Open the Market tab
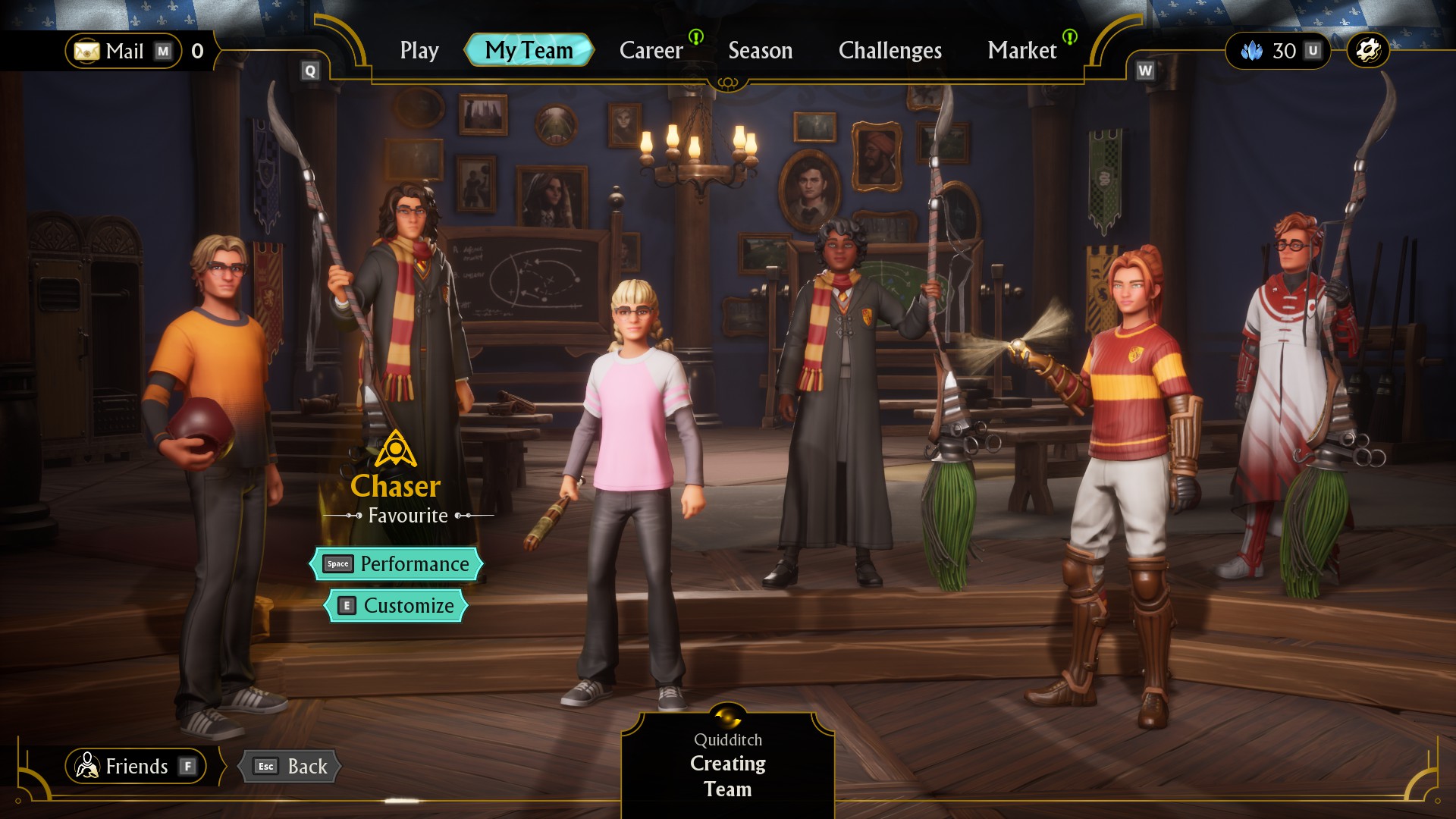1456x819 pixels. [1021, 51]
